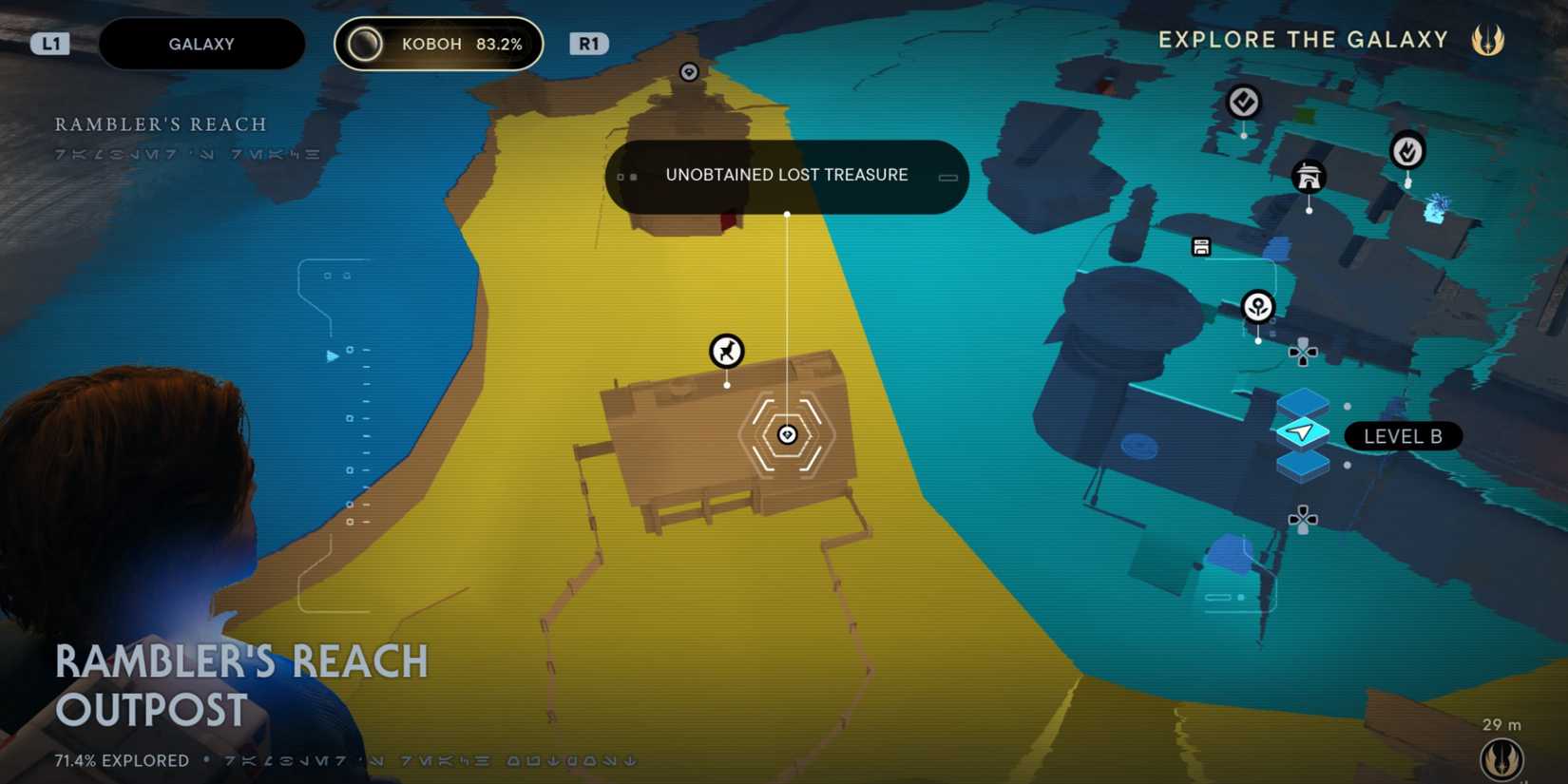Open the saloon building icon on the map
This screenshot has width=1568, height=784.
pos(1310,177)
